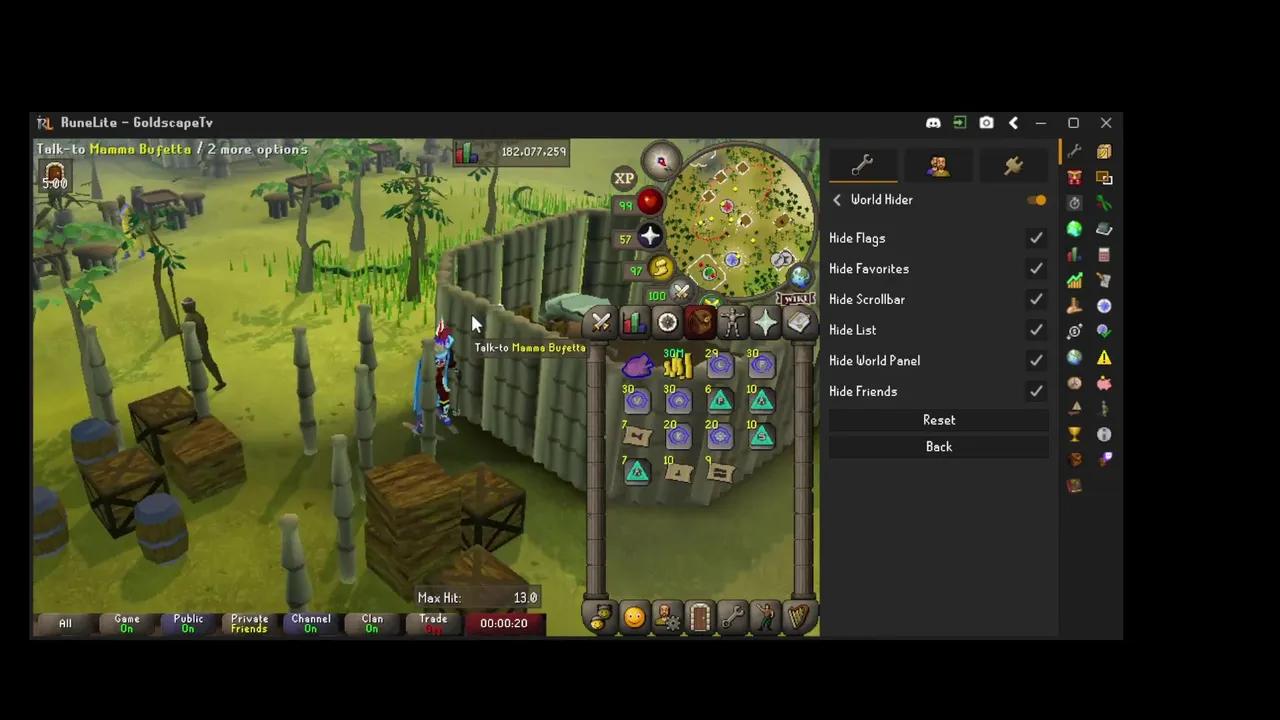Select the Inventory backpack tab
The image size is (1280, 720).
(700, 322)
